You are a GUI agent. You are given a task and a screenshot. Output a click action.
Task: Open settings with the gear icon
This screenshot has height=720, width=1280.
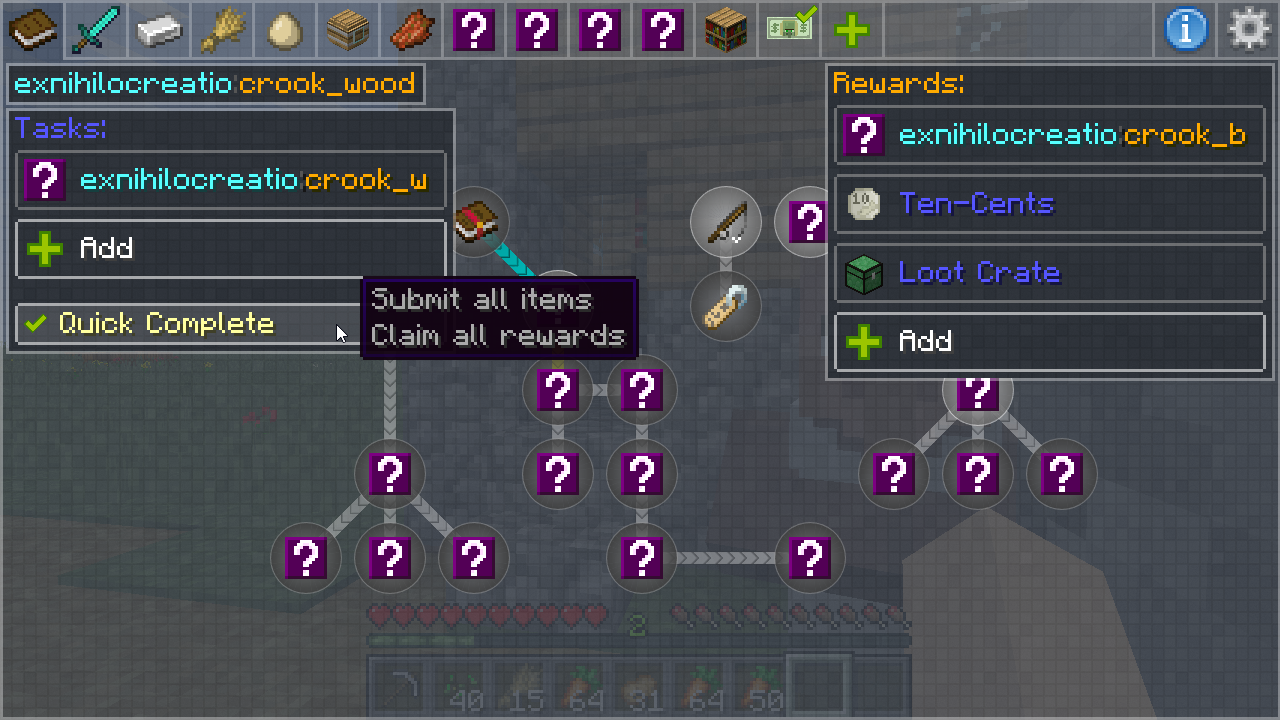1249,29
